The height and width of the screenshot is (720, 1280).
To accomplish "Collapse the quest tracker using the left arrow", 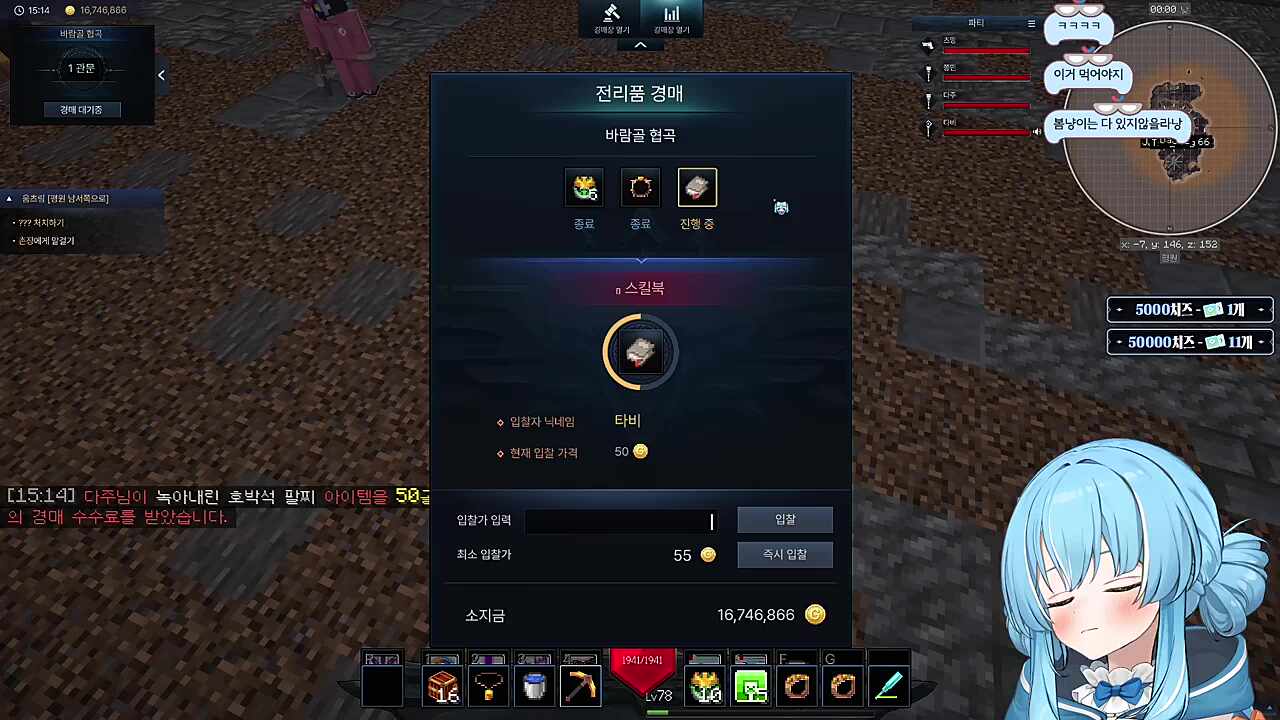I will [x=161, y=75].
